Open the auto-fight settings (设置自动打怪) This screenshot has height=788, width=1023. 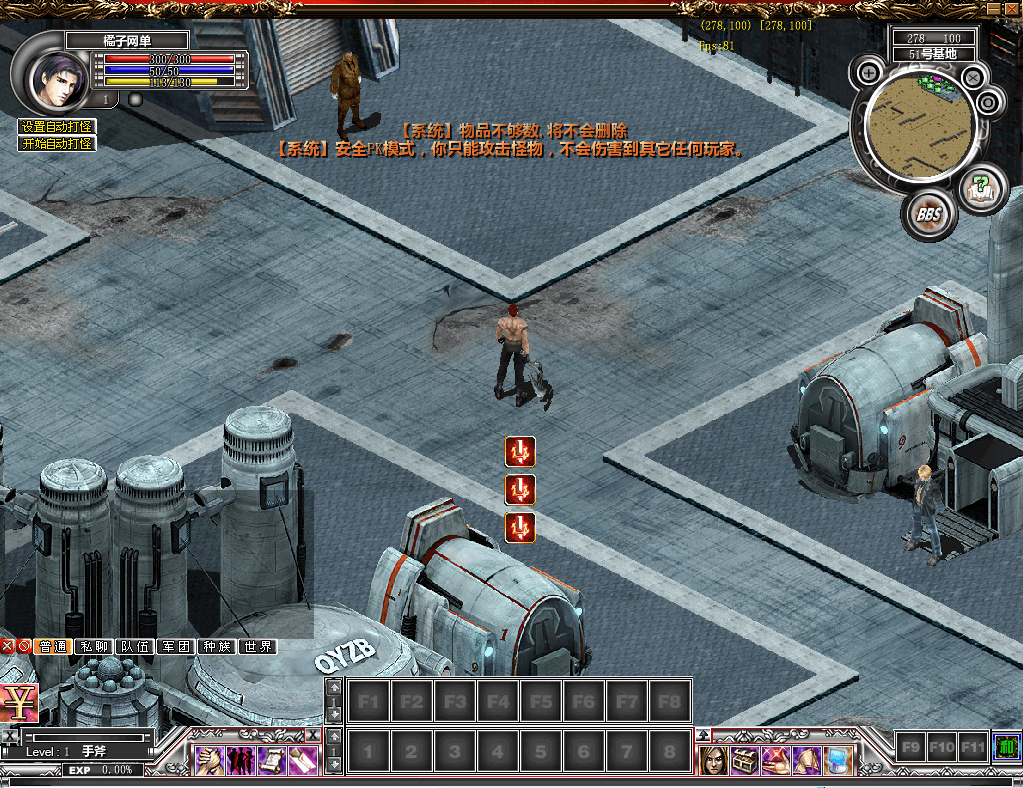click(57, 127)
